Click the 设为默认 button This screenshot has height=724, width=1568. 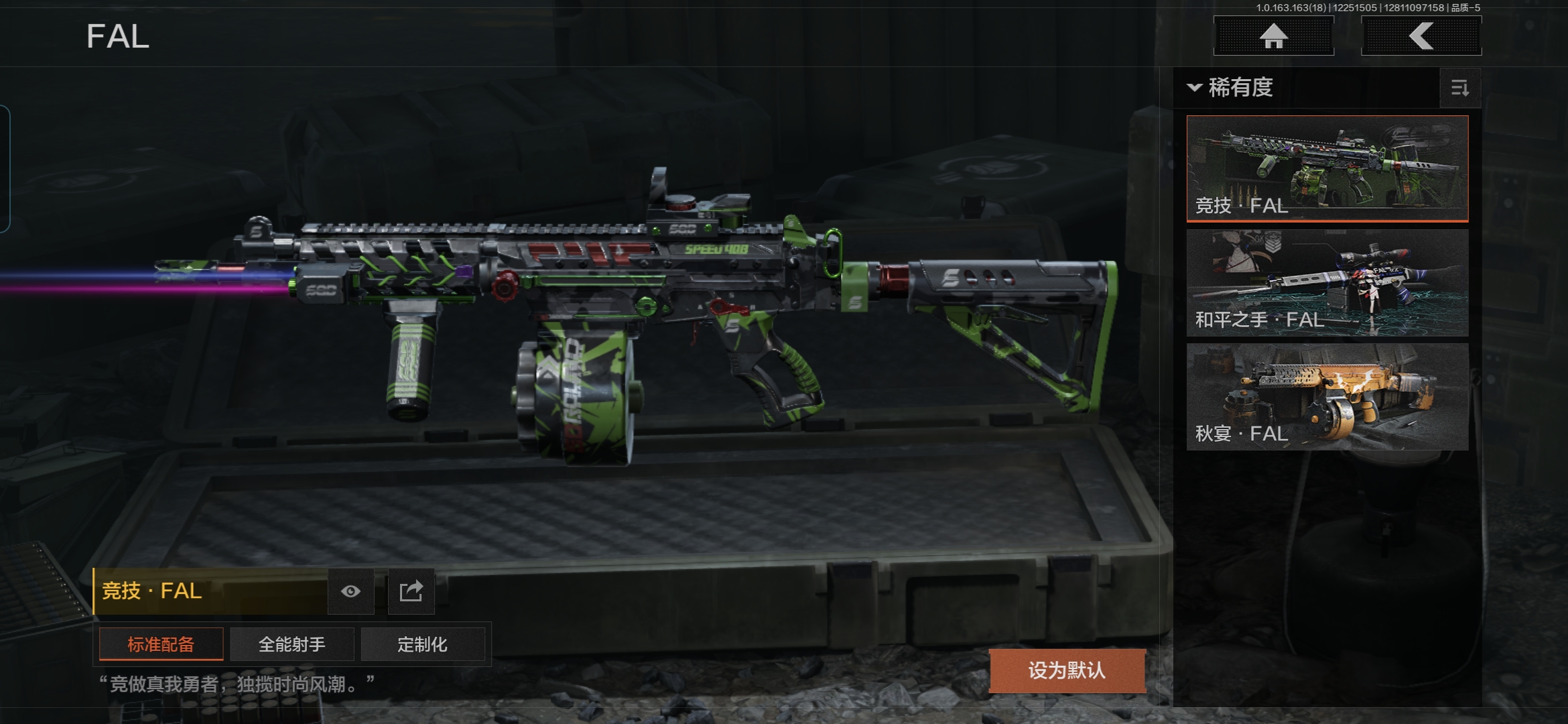pos(1067,670)
